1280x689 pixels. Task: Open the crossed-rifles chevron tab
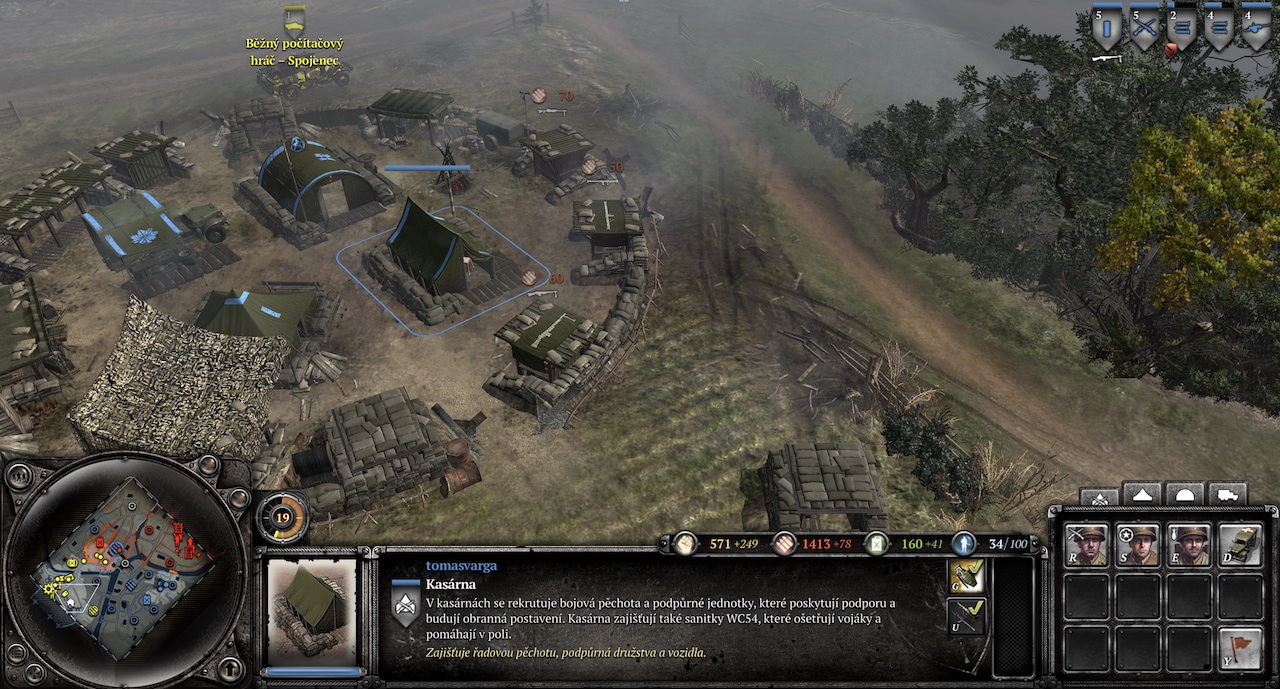coord(1099,496)
